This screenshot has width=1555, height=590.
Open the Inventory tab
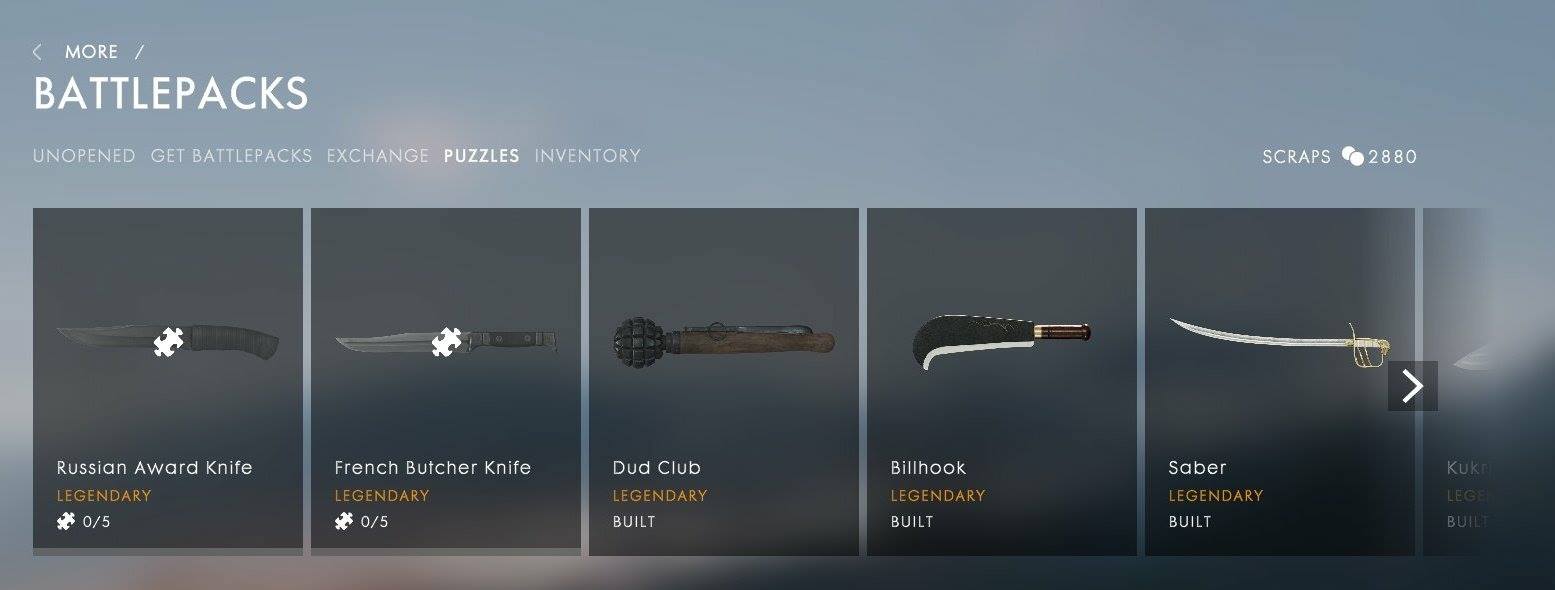point(587,156)
